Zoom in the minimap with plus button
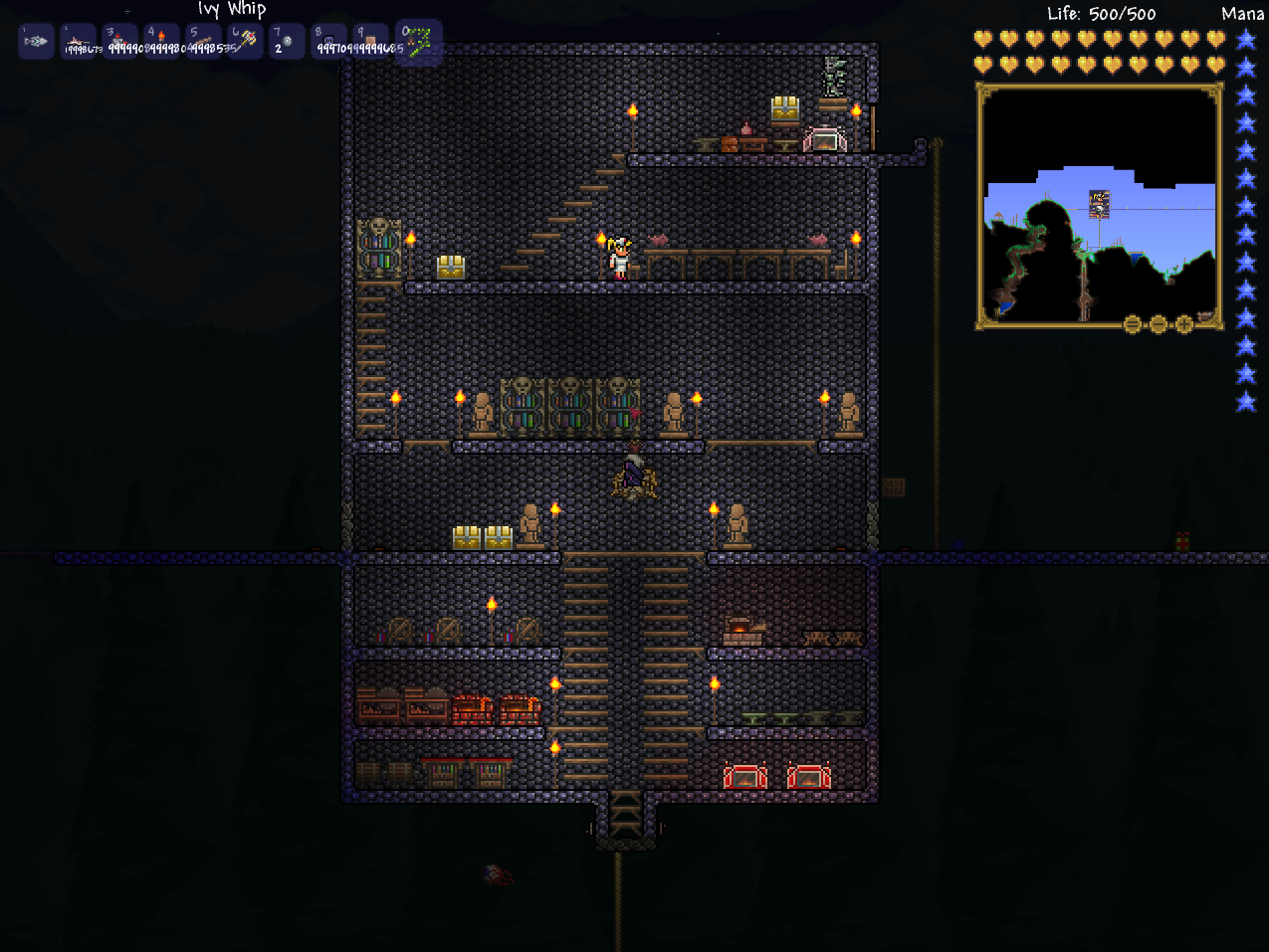 [1183, 324]
